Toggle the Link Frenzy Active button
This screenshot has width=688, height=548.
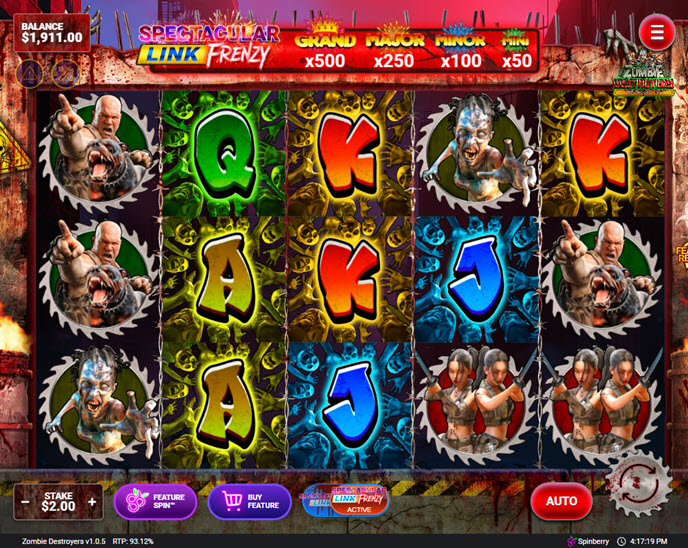[345, 501]
